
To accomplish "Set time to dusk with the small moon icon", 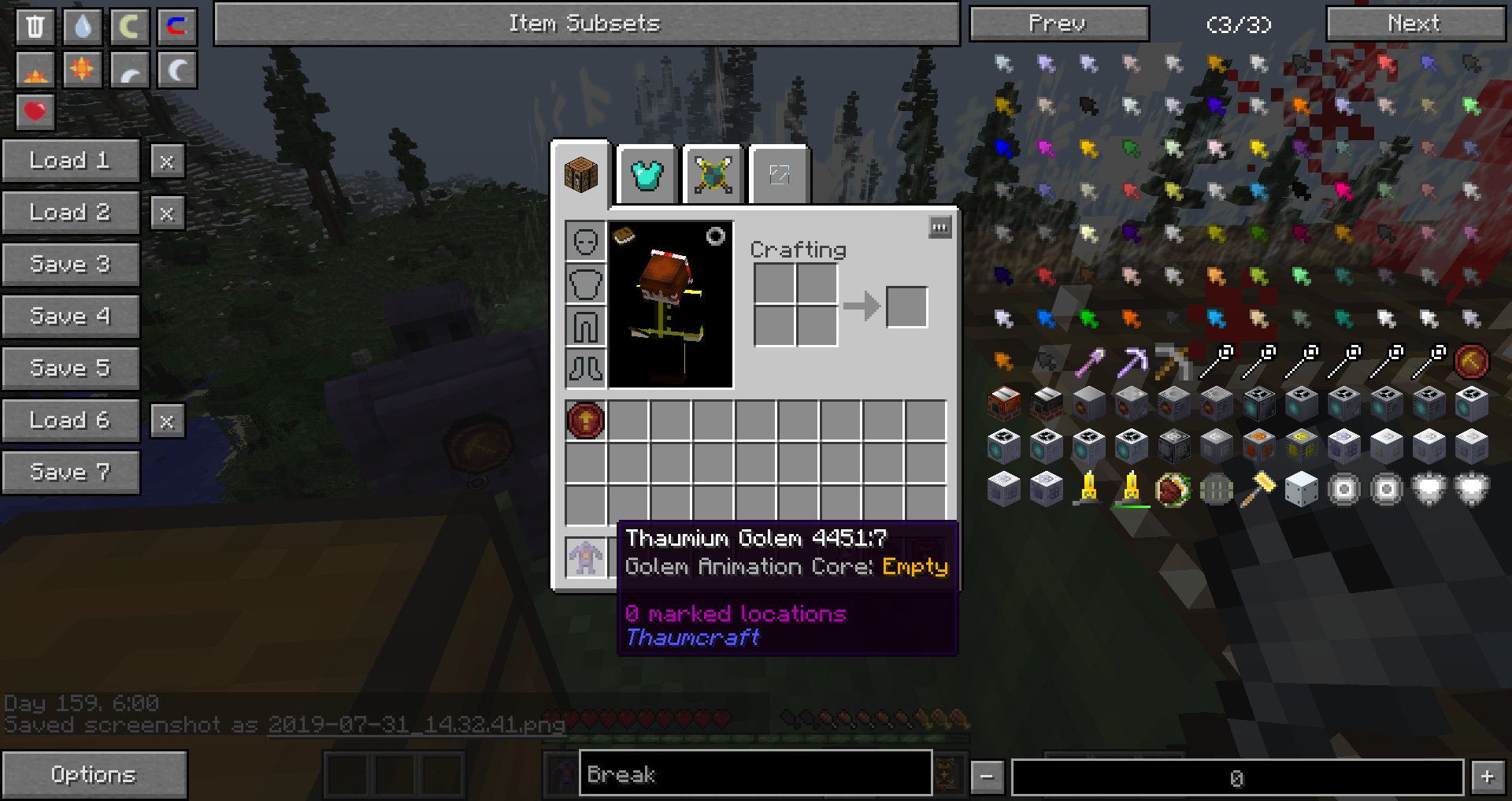I will point(129,69).
